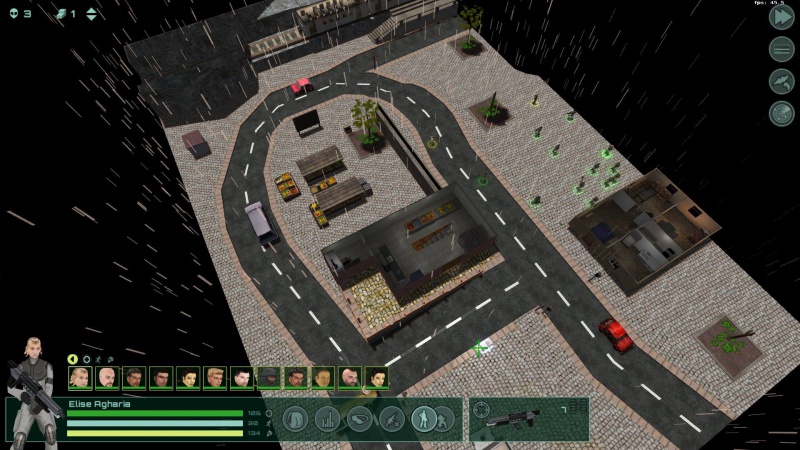The image size is (800, 450).
Task: Click the fast-forward end turn button
Action: tap(781, 16)
